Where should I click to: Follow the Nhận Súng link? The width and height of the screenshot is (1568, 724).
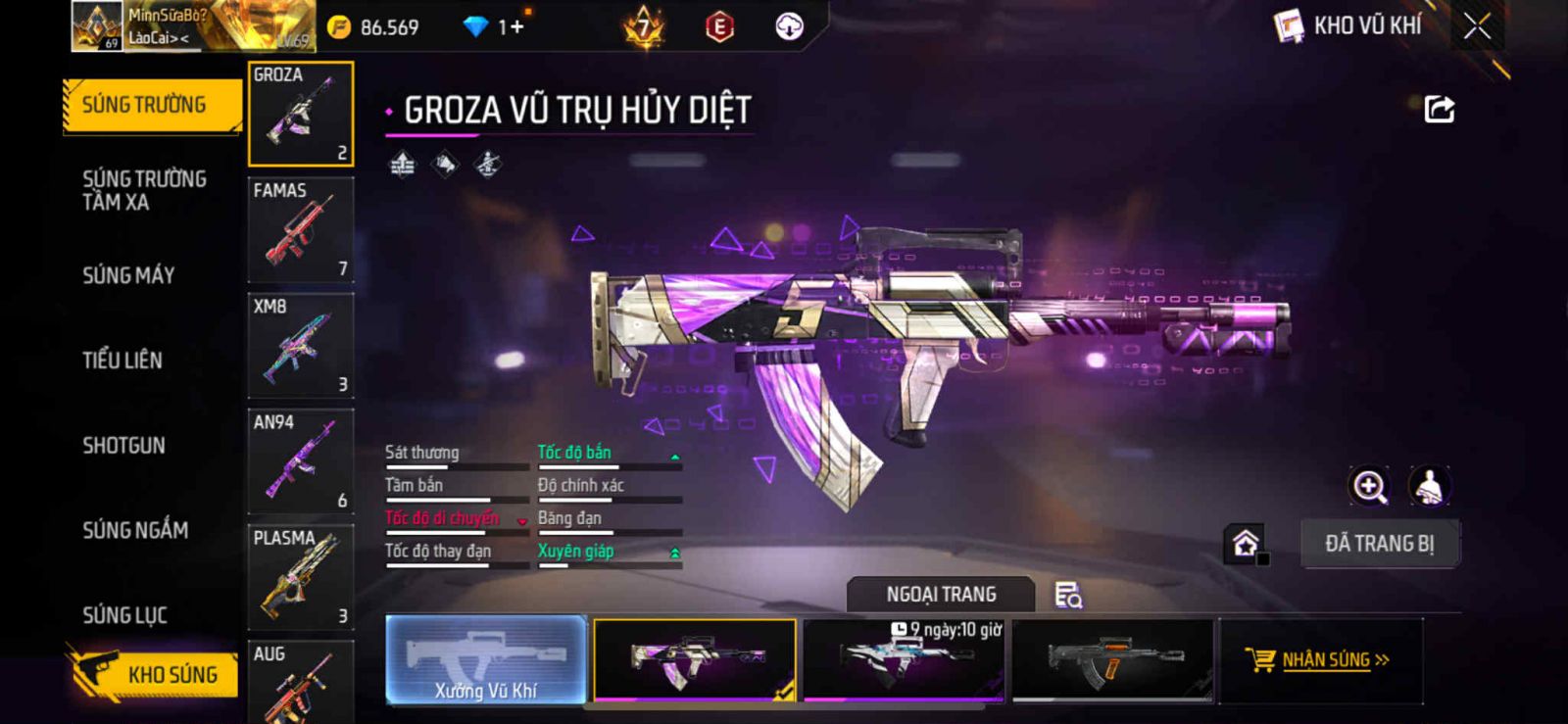1319,659
